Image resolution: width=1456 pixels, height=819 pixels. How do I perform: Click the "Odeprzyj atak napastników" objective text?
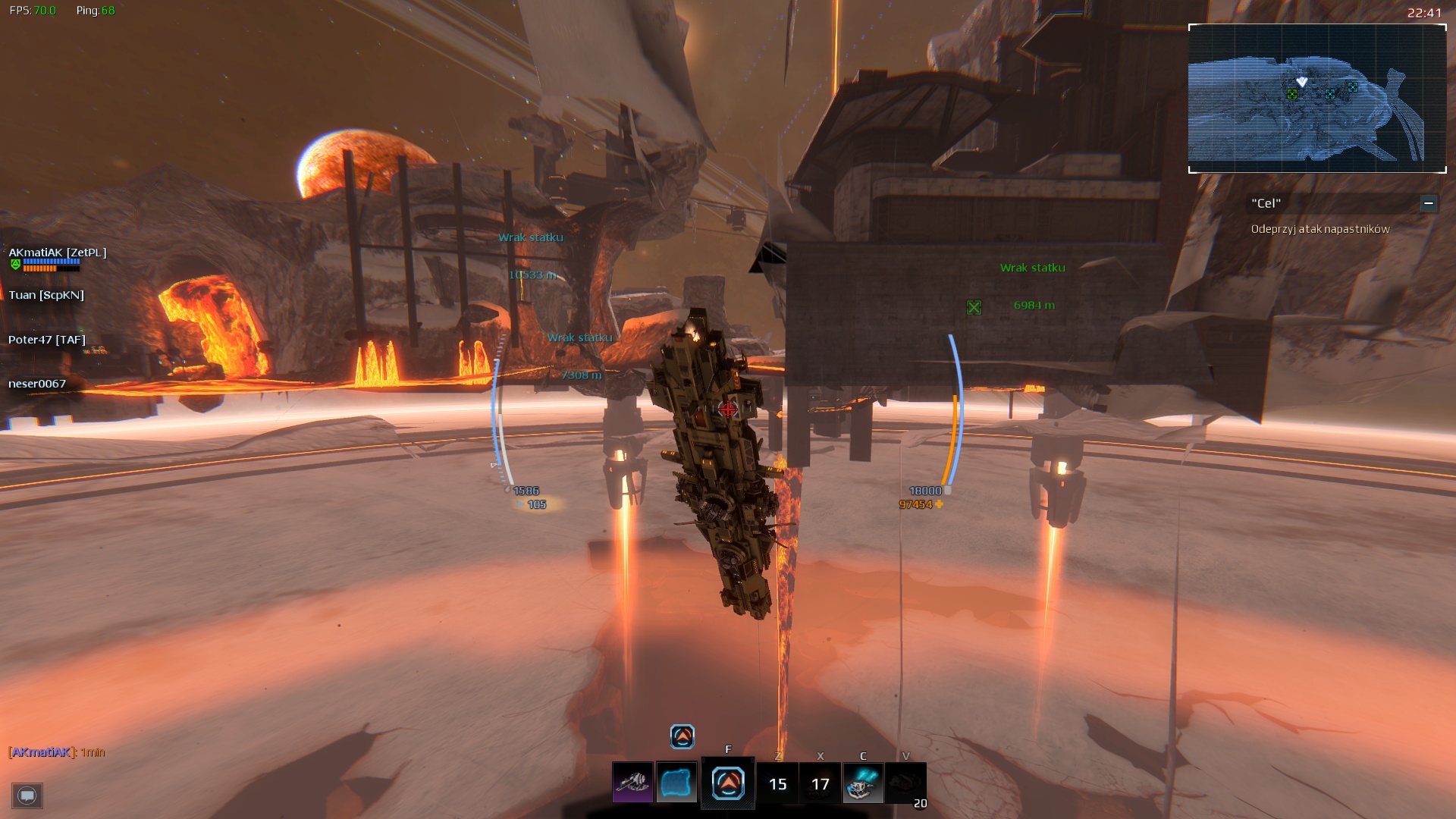(x=1320, y=229)
